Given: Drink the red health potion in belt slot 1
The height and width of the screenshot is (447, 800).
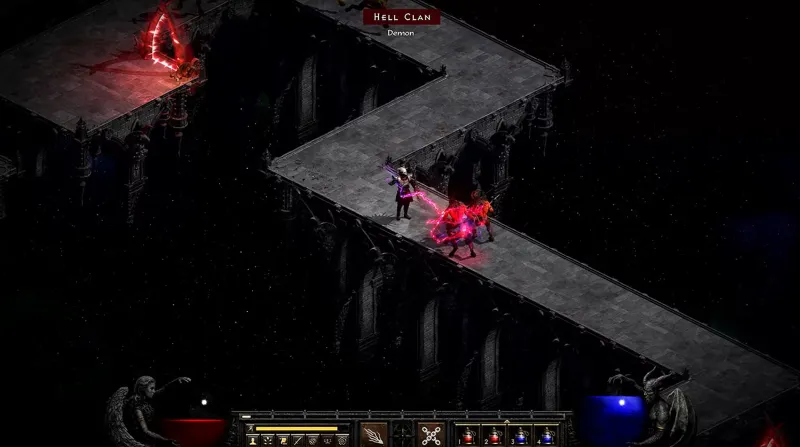Looking at the screenshot, I should pos(466,435).
